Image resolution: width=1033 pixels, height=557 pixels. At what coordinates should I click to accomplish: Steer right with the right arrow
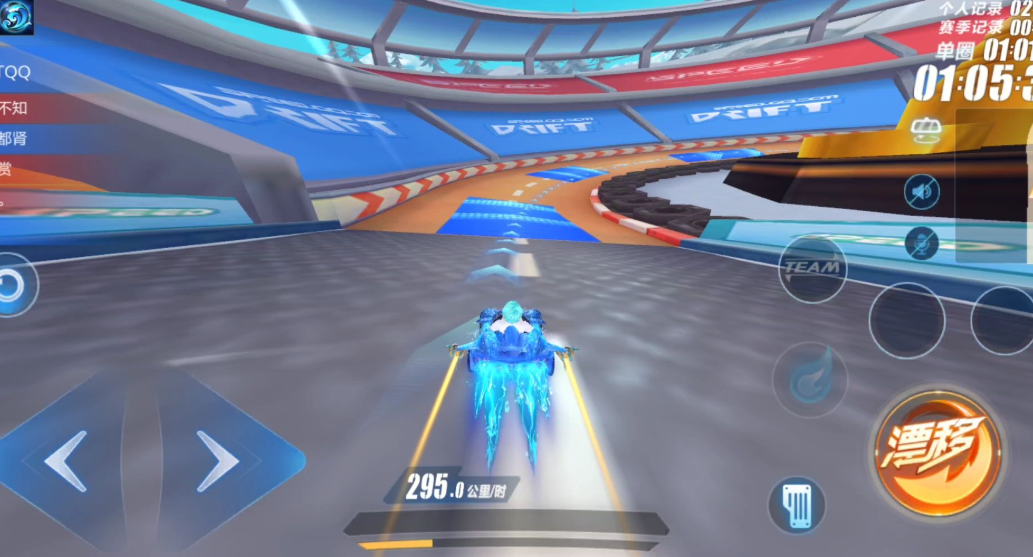coord(217,461)
